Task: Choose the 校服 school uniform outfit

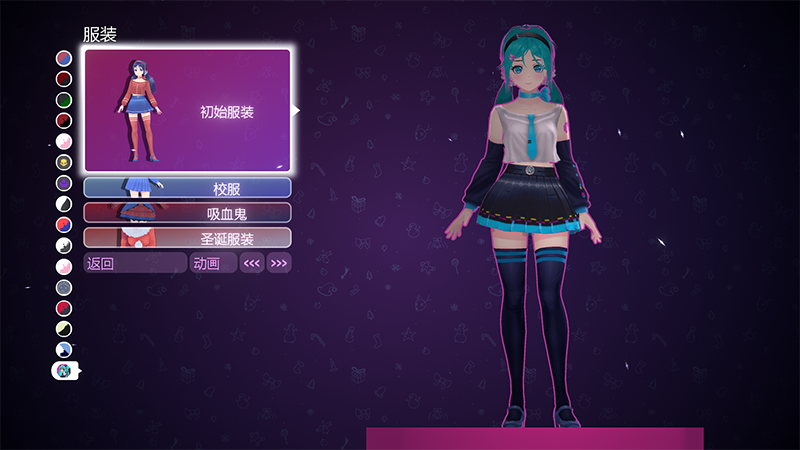Action: point(188,188)
